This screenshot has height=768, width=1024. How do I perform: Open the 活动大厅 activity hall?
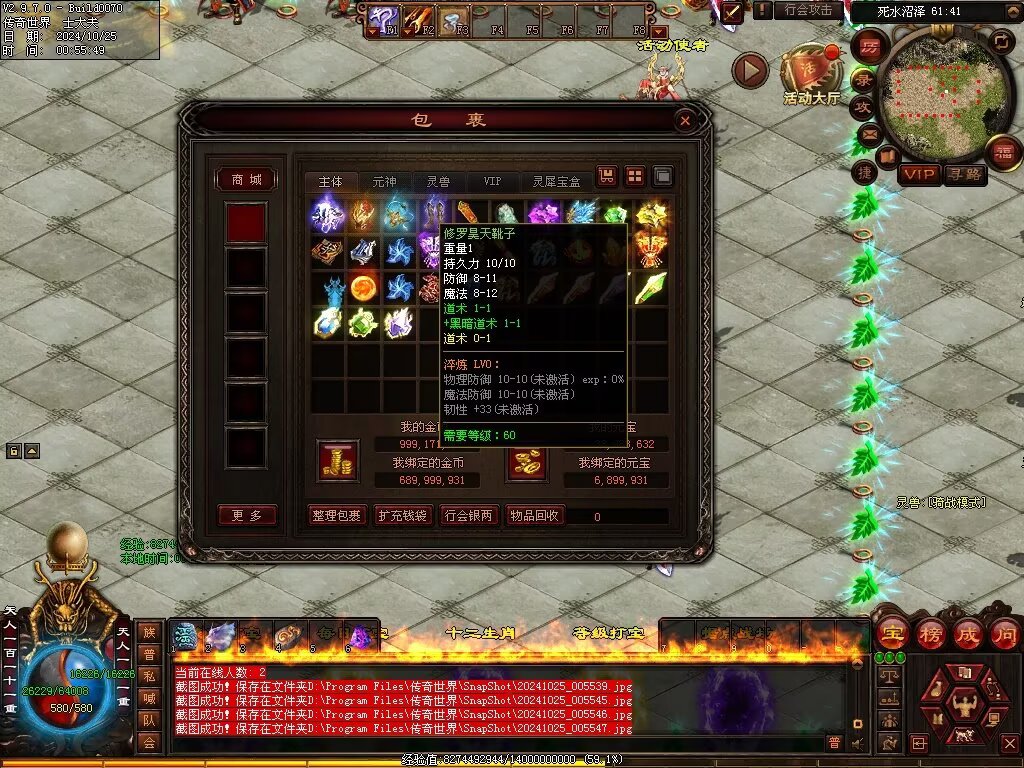point(811,74)
